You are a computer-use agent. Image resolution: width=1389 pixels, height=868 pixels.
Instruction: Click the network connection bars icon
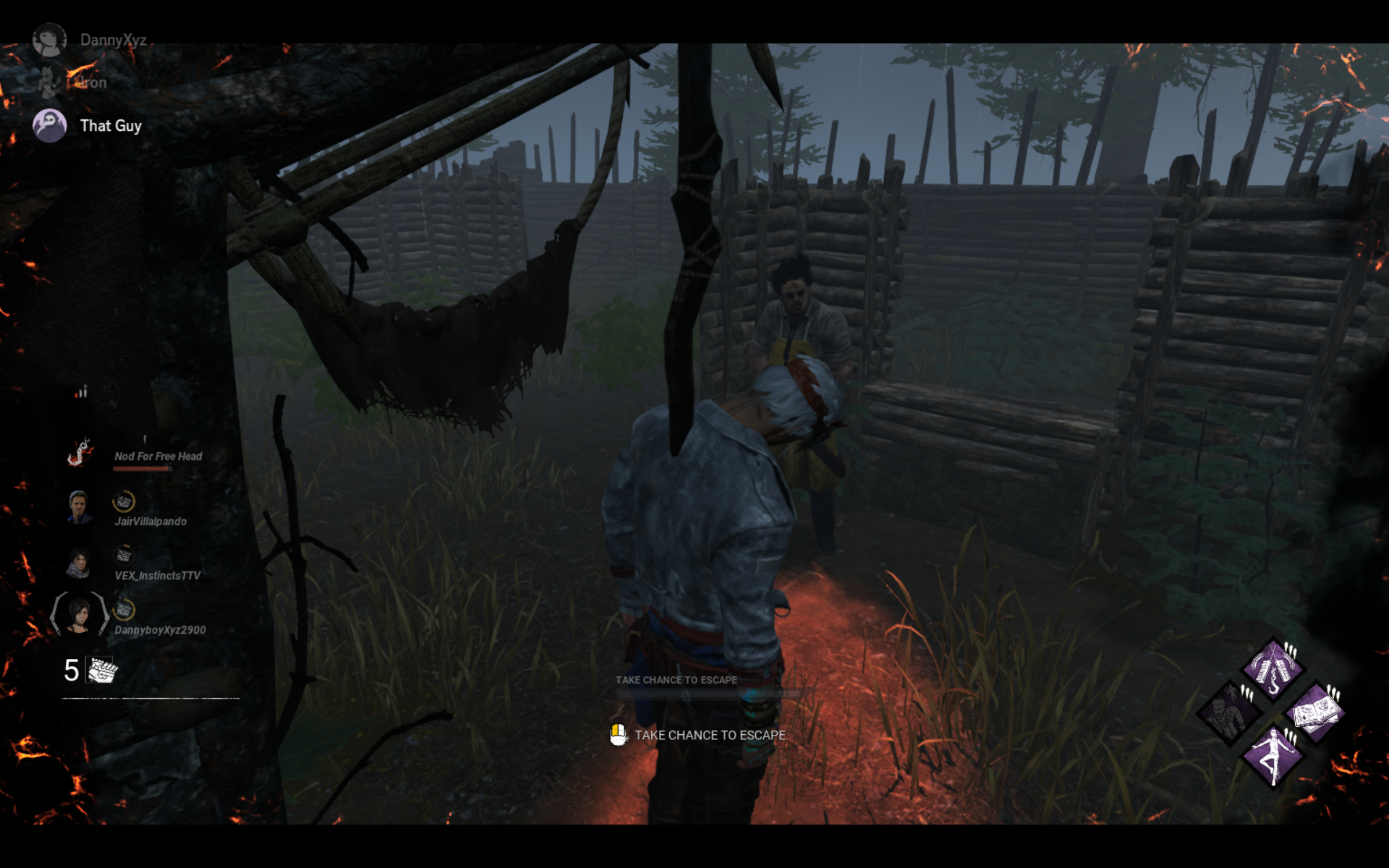tap(81, 391)
